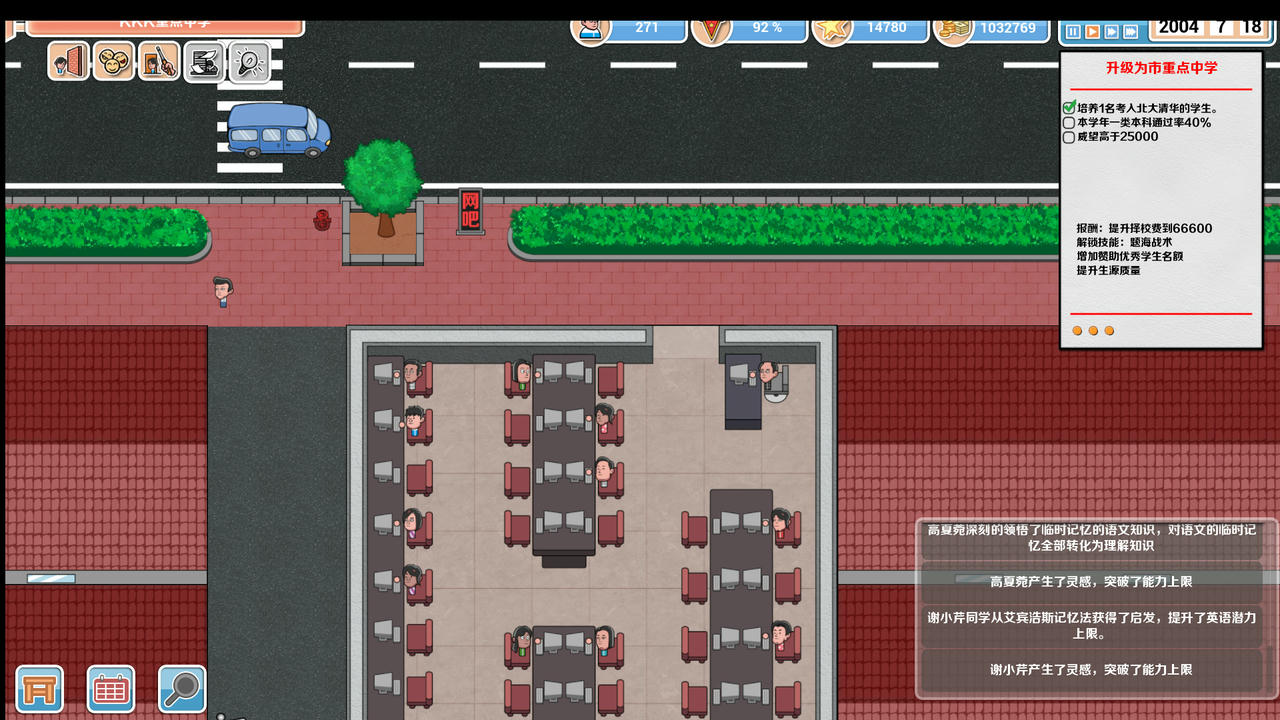Use the magnifying glass inspection tool
The width and height of the screenshot is (1280, 720).
click(x=183, y=689)
